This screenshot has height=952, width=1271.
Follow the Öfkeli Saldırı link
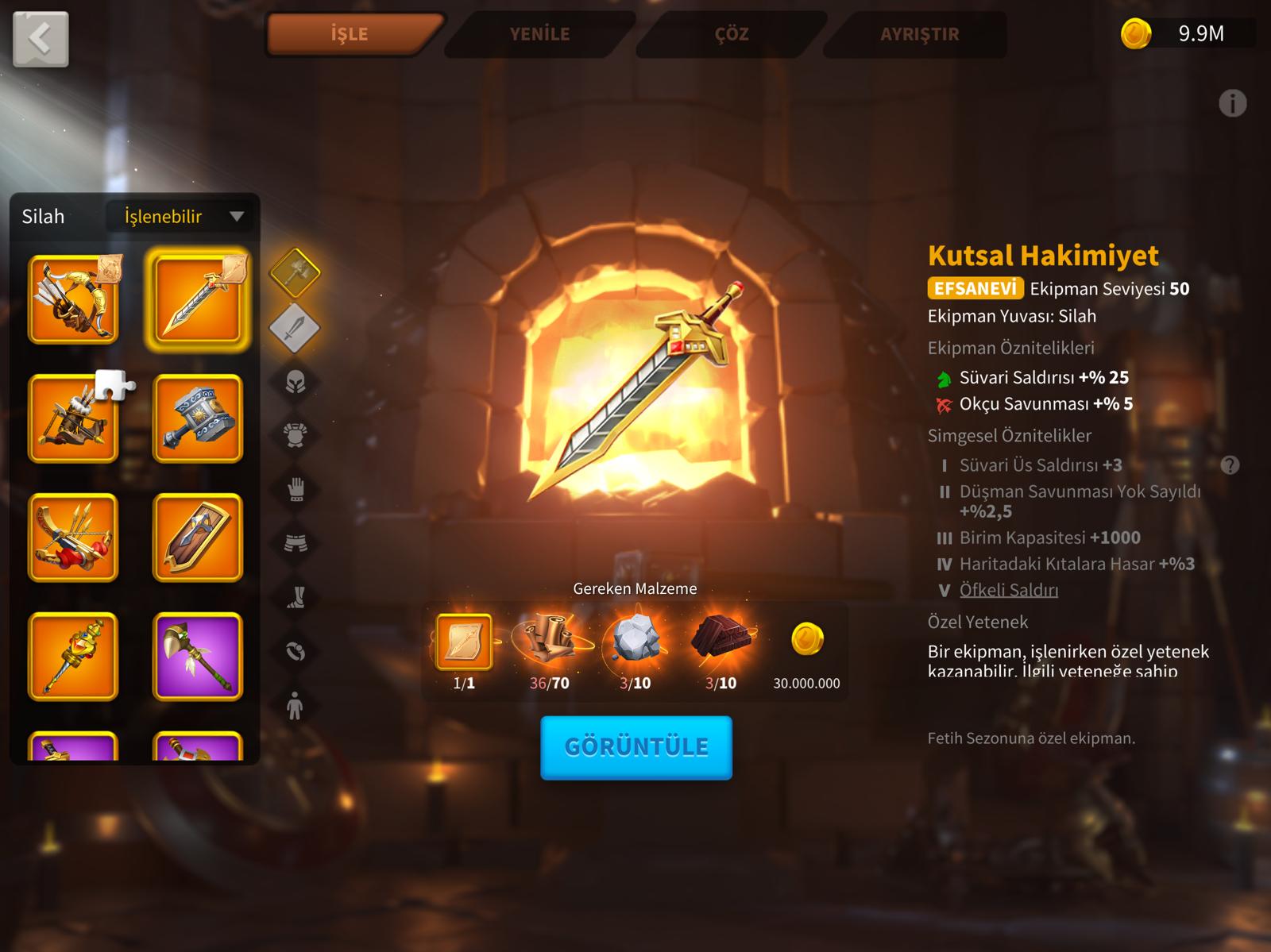click(x=1008, y=590)
